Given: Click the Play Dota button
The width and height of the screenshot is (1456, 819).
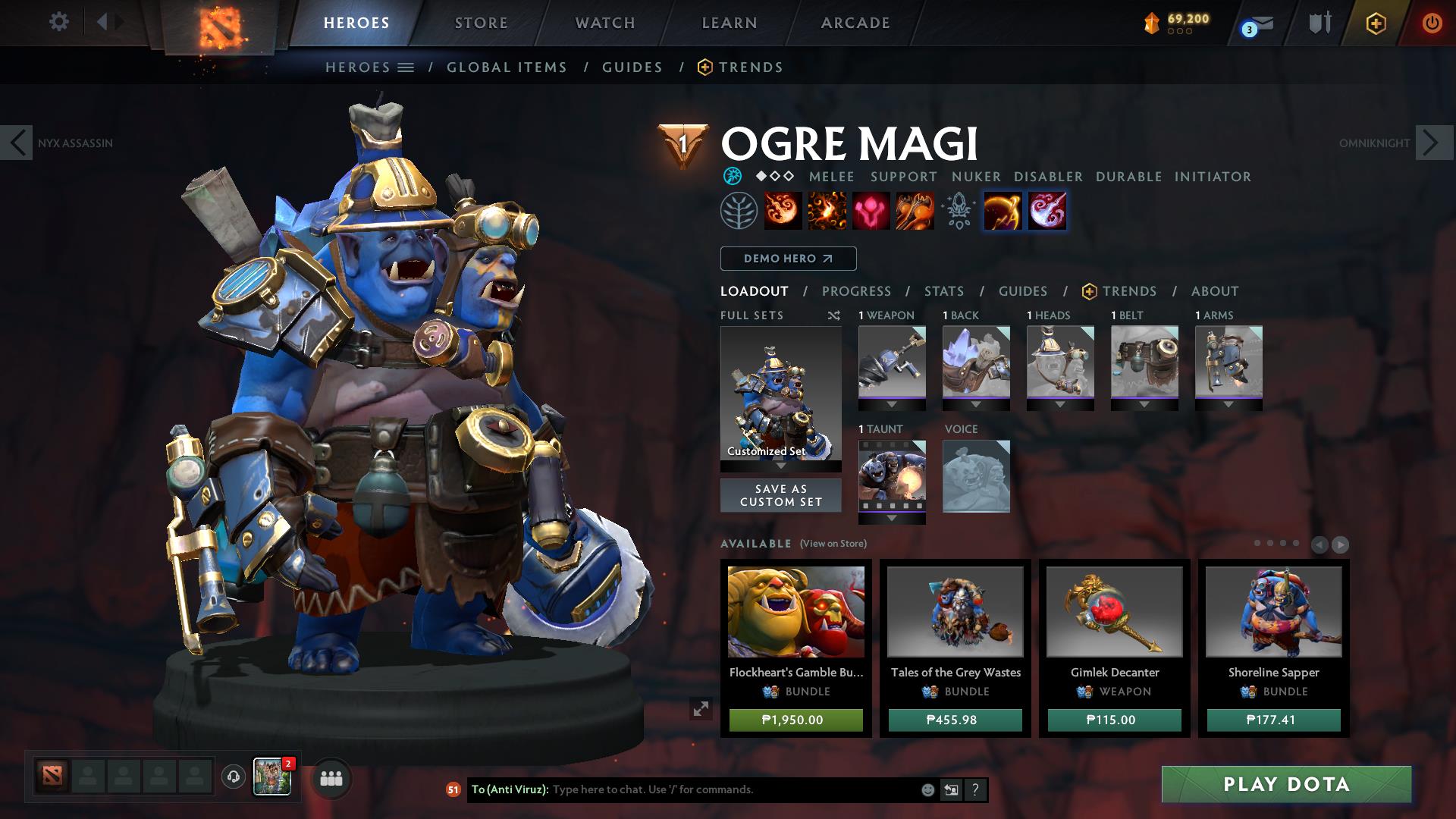Looking at the screenshot, I should [x=1286, y=784].
